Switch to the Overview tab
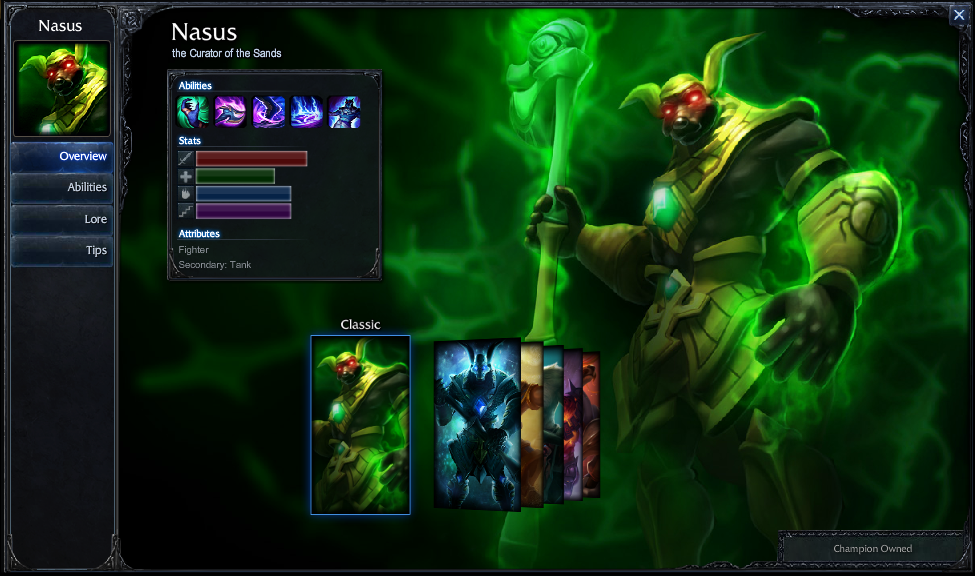Viewport: 975px width, 576px height. [61, 156]
